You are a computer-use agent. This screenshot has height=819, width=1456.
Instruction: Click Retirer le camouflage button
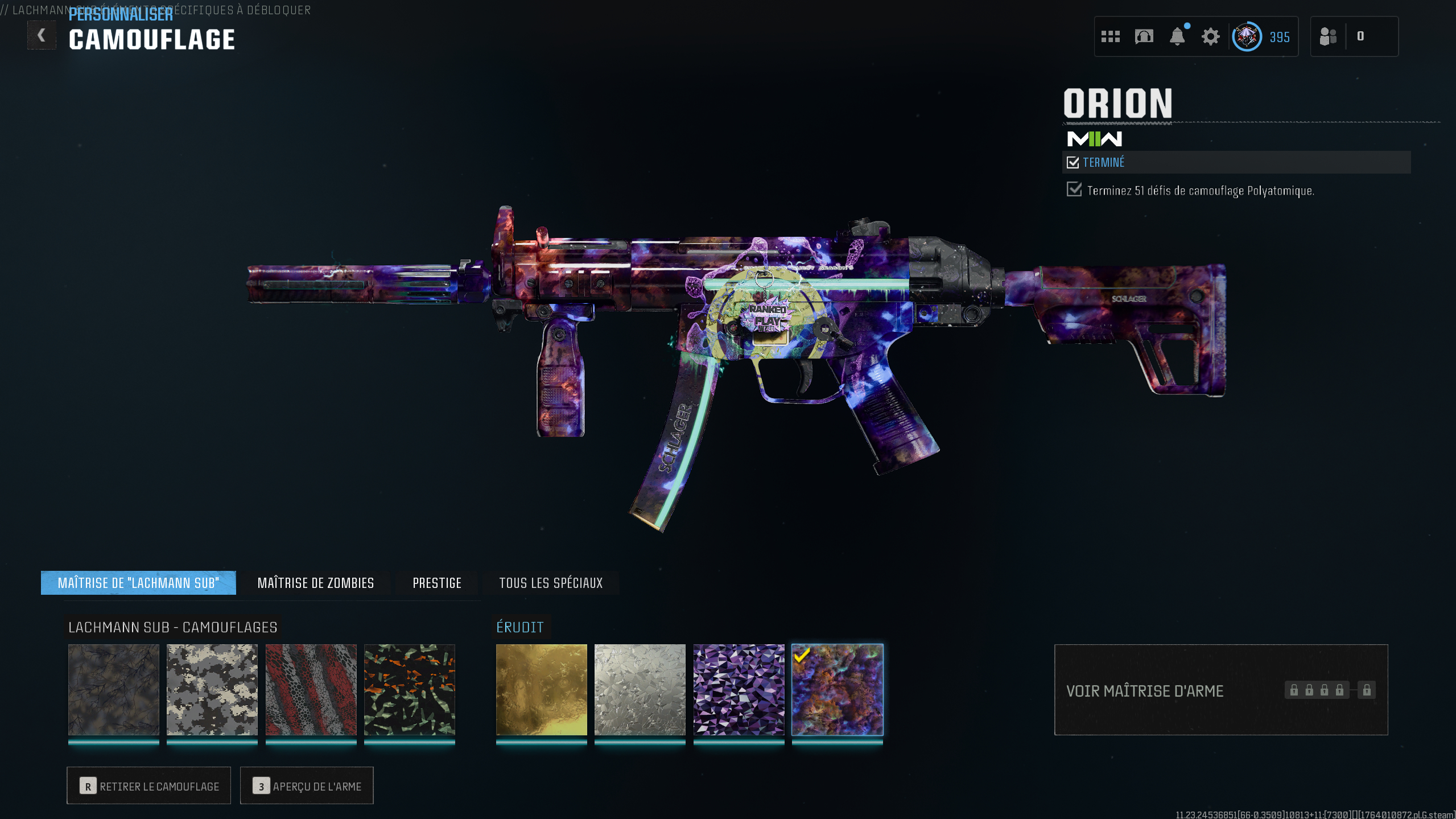[x=149, y=785]
